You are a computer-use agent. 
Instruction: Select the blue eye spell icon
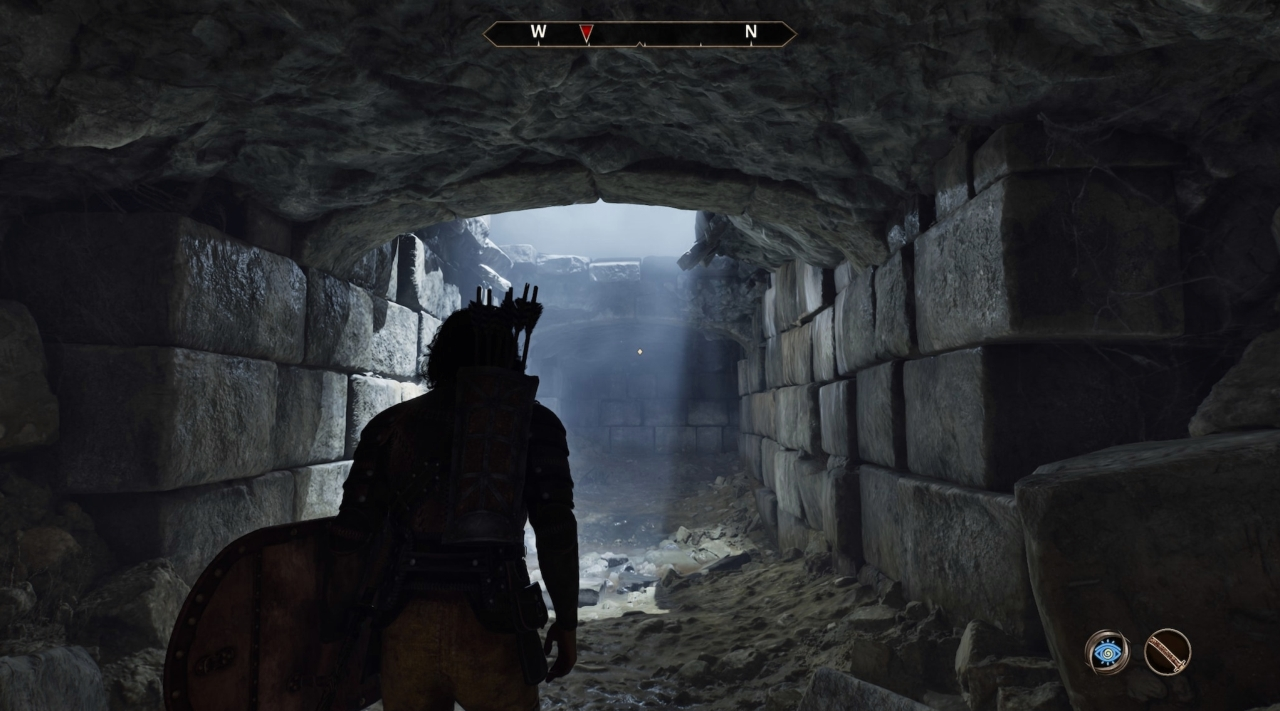[x=1107, y=652]
